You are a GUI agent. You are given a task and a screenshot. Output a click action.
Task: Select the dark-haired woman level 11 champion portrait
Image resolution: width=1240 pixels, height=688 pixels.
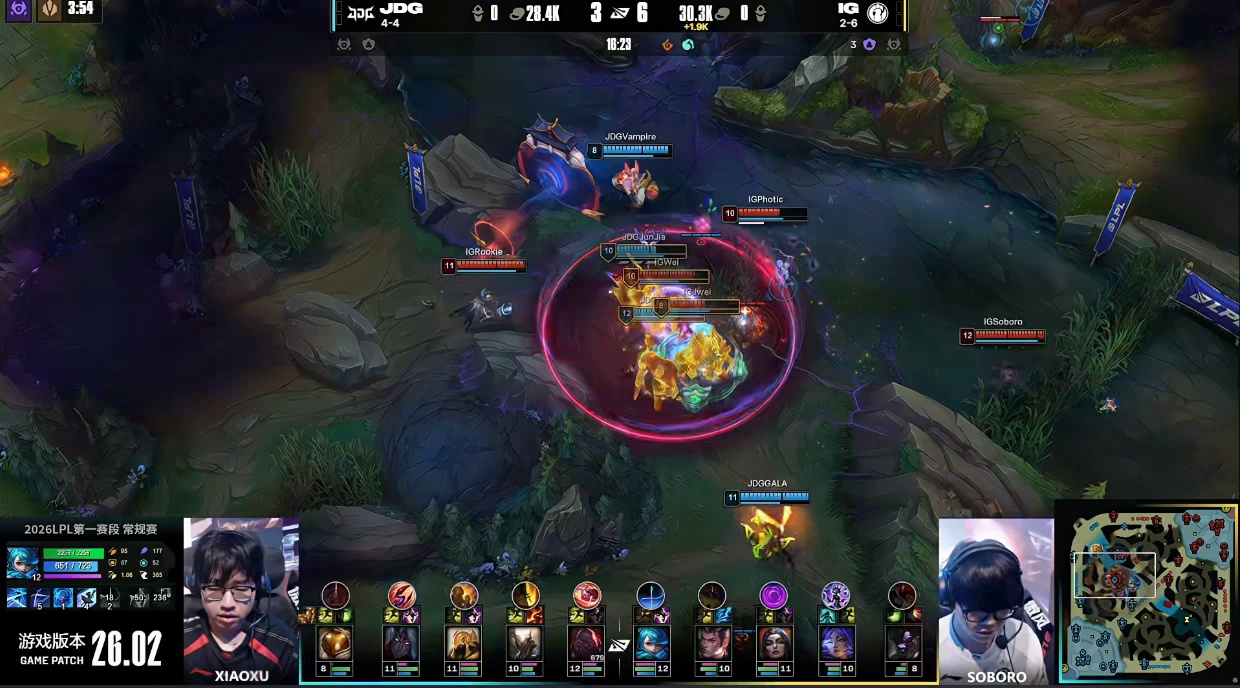tap(773, 643)
